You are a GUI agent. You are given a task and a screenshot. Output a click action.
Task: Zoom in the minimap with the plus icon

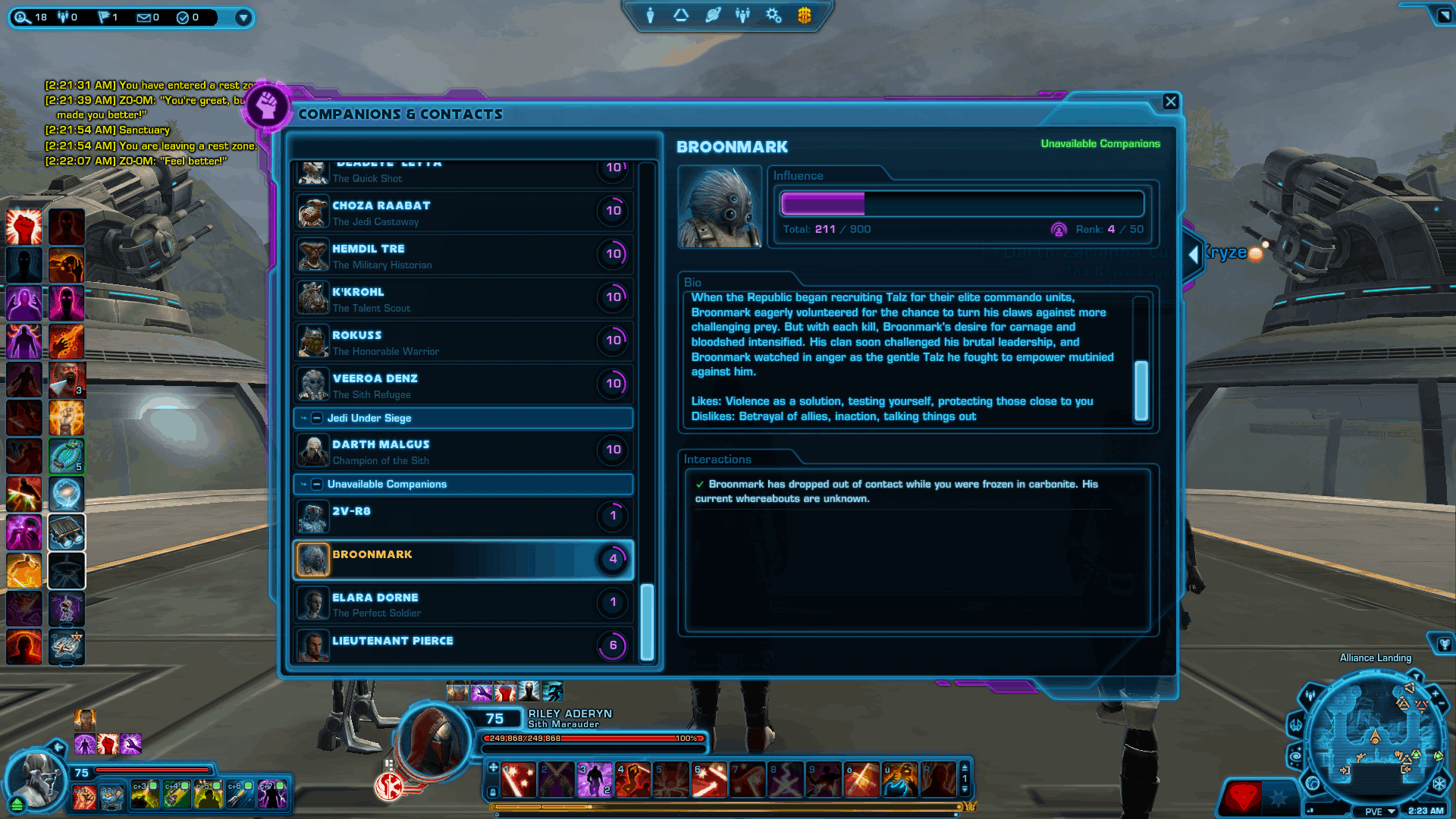[x=1435, y=692]
